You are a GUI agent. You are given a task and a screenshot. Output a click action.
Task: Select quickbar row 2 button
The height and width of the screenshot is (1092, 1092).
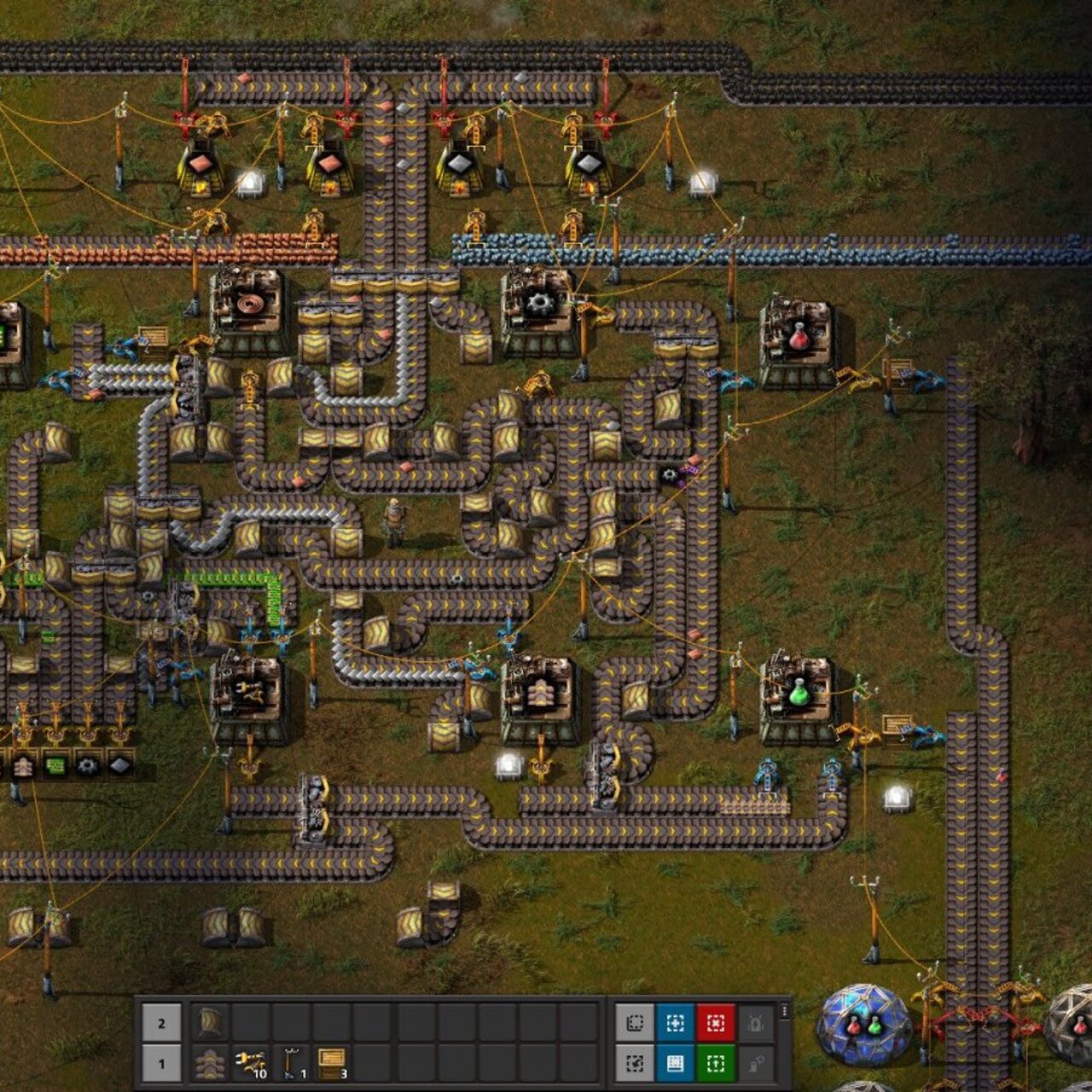pyautogui.click(x=161, y=1023)
